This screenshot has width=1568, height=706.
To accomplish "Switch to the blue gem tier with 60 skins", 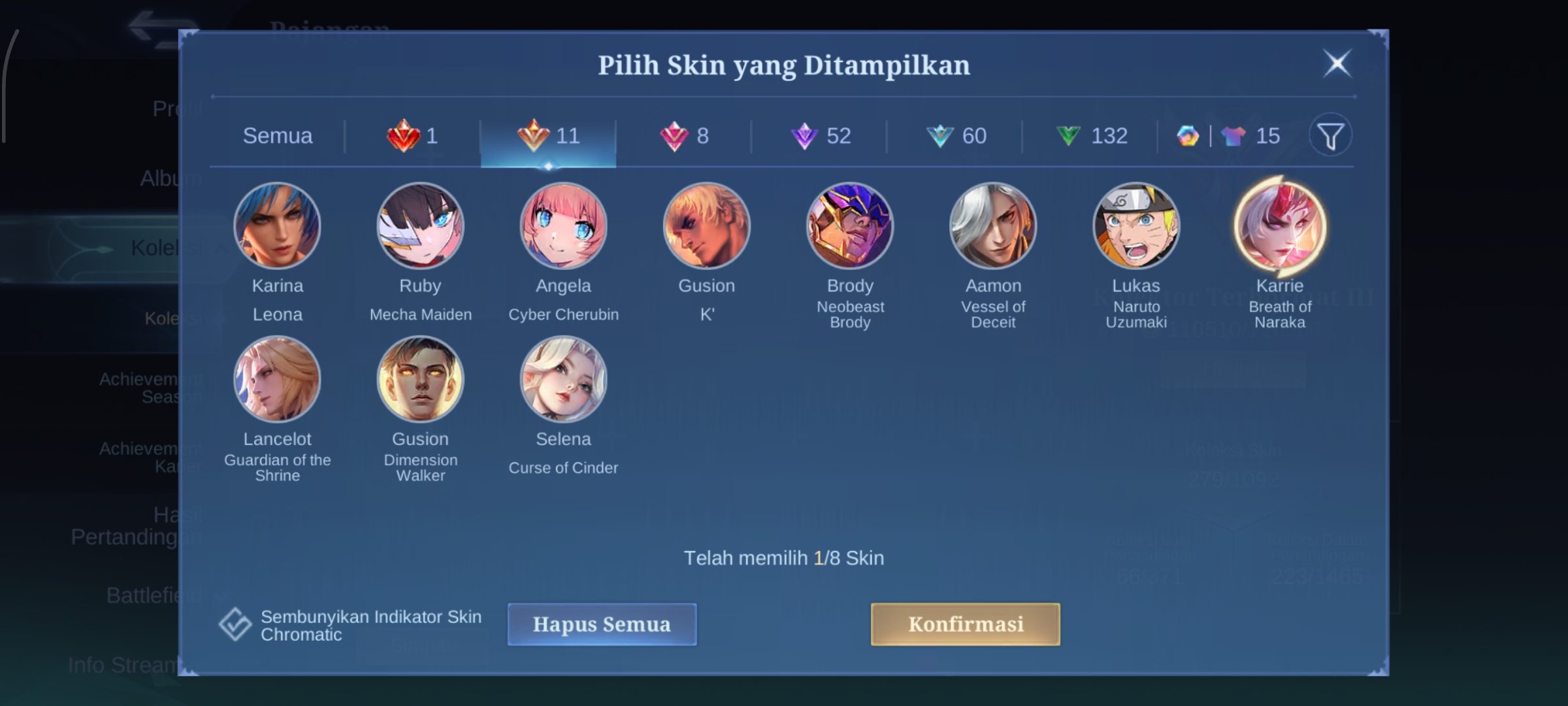I will point(956,136).
